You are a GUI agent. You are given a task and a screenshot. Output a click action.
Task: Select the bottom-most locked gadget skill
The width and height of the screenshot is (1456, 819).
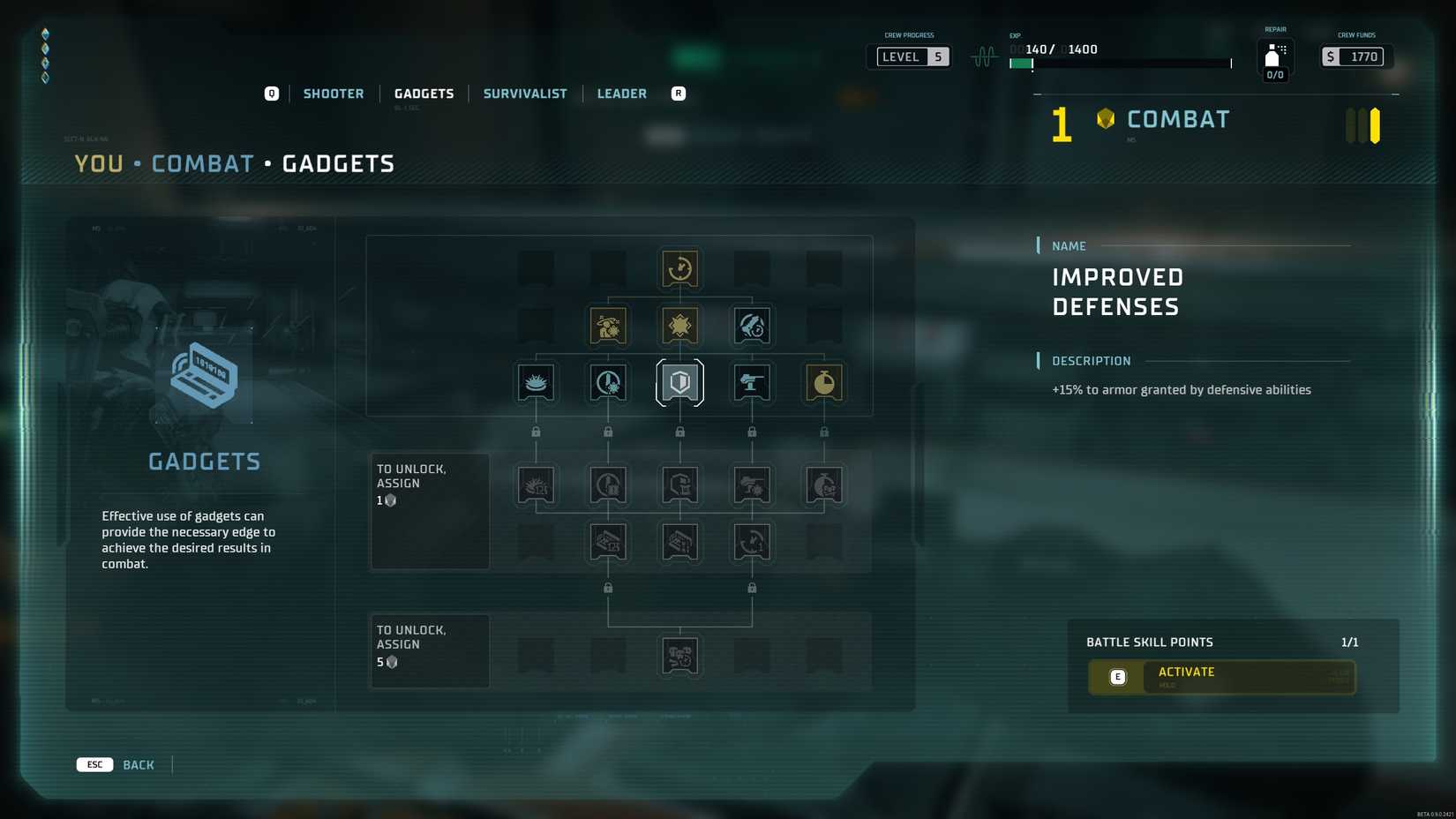pos(679,655)
